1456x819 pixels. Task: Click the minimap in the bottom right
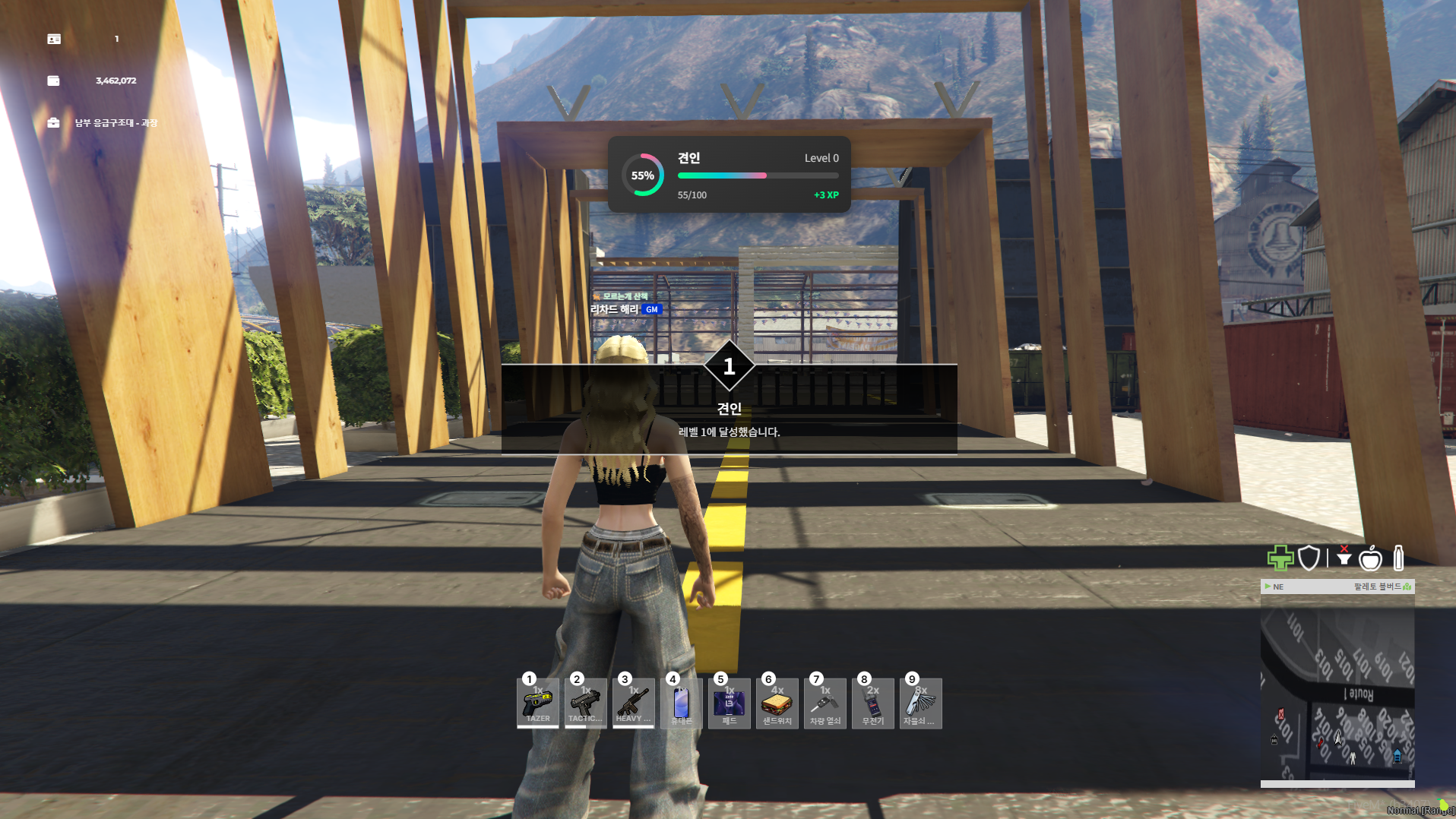pyautogui.click(x=1337, y=691)
